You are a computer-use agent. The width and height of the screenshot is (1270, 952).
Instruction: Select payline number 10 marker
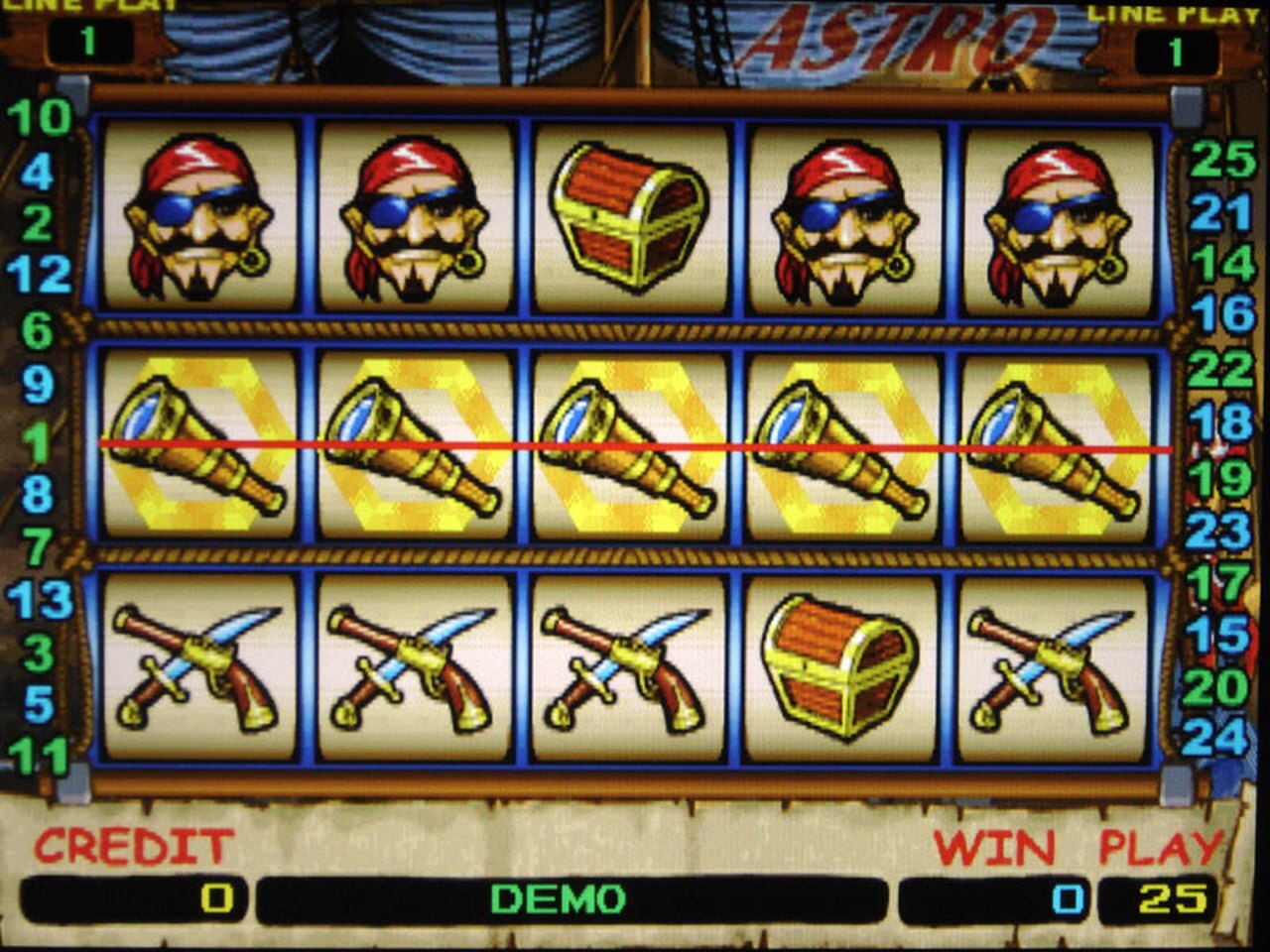pos(40,118)
